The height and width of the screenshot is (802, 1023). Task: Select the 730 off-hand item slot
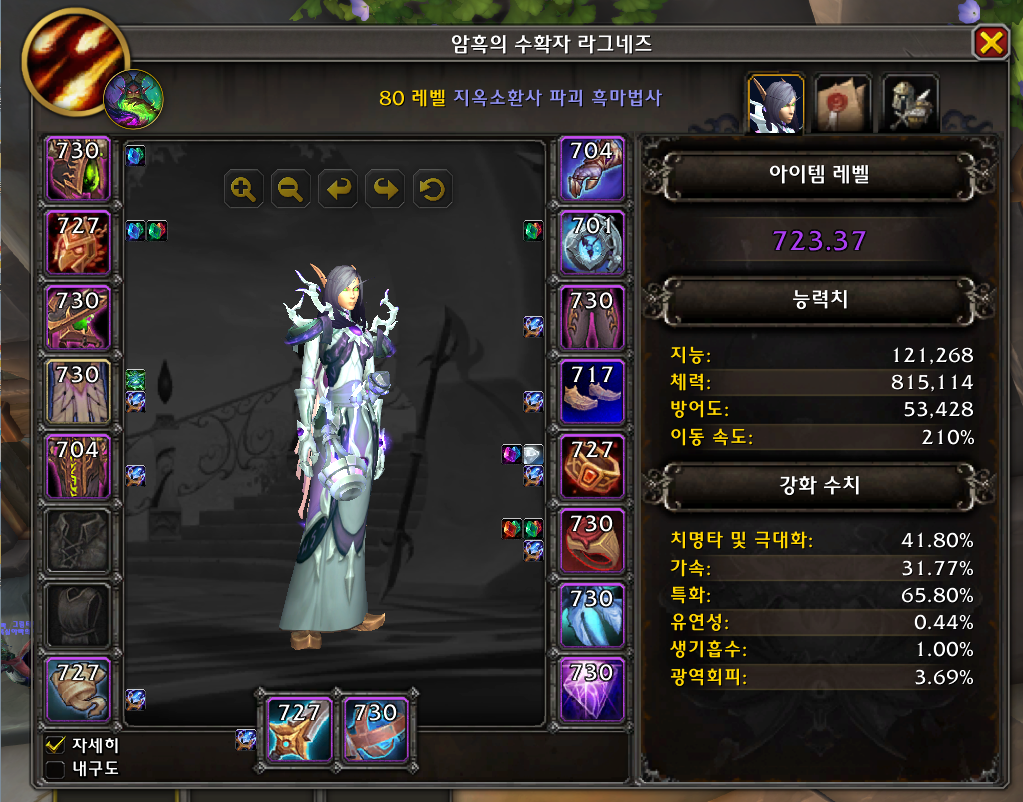[x=374, y=728]
